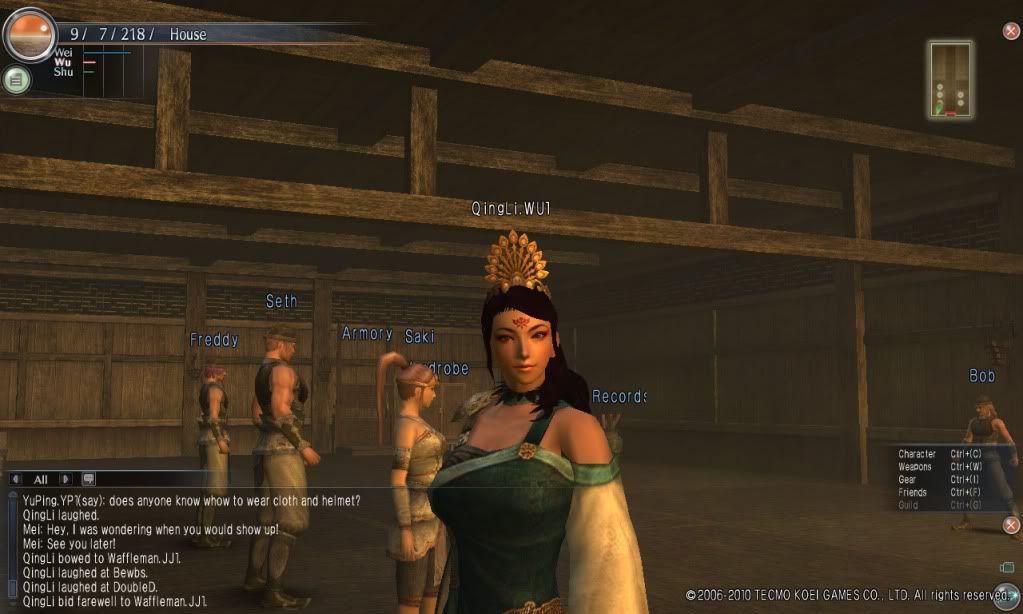The width and height of the screenshot is (1023, 614).
Task: Click the house minimap
Action: (x=949, y=79)
